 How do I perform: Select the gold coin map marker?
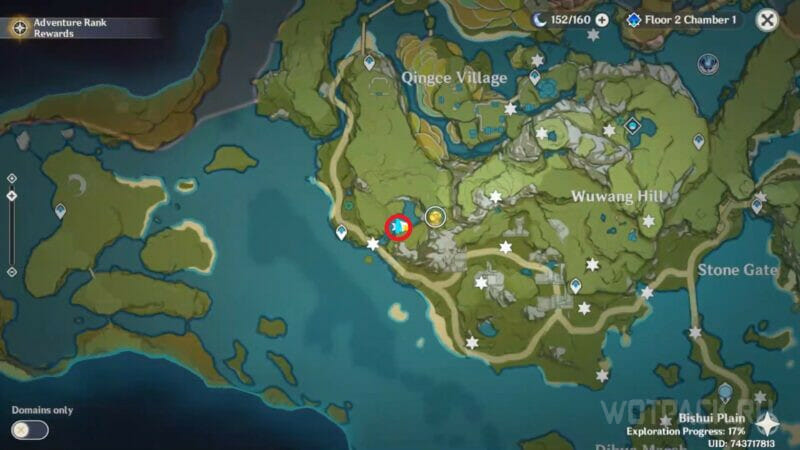435,215
